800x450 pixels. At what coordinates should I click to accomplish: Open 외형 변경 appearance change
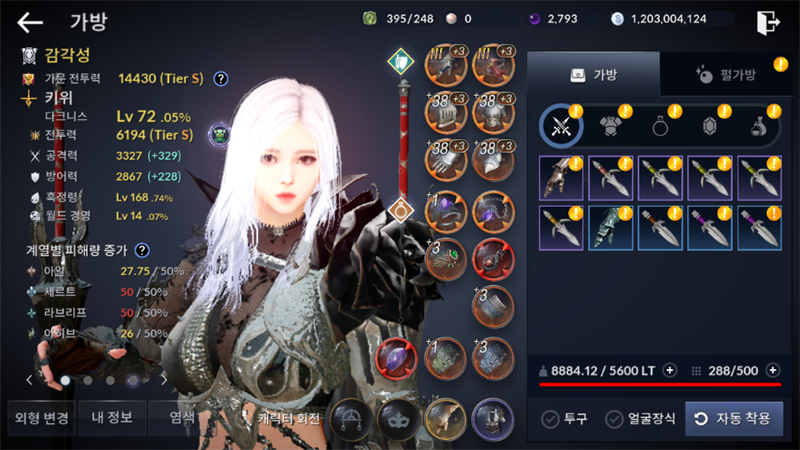click(38, 418)
